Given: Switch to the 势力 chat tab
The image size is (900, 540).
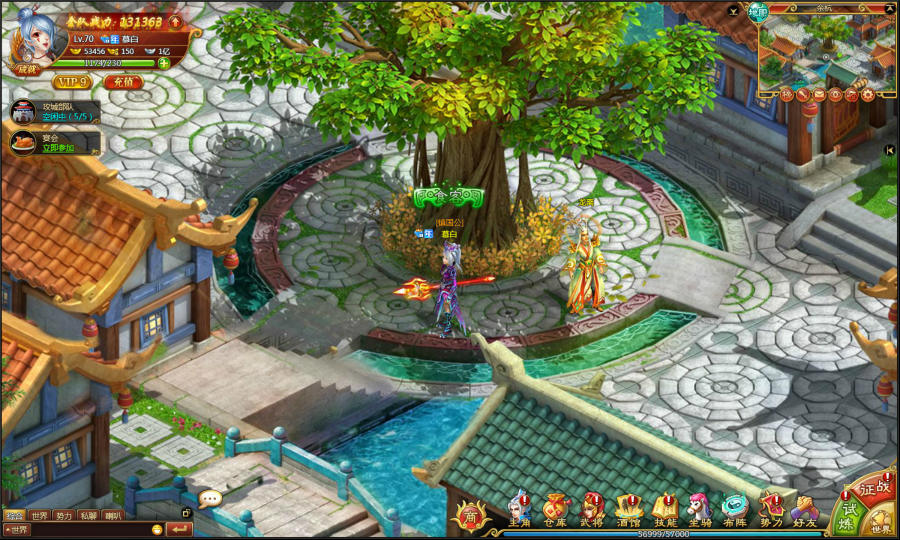Looking at the screenshot, I should [64, 516].
